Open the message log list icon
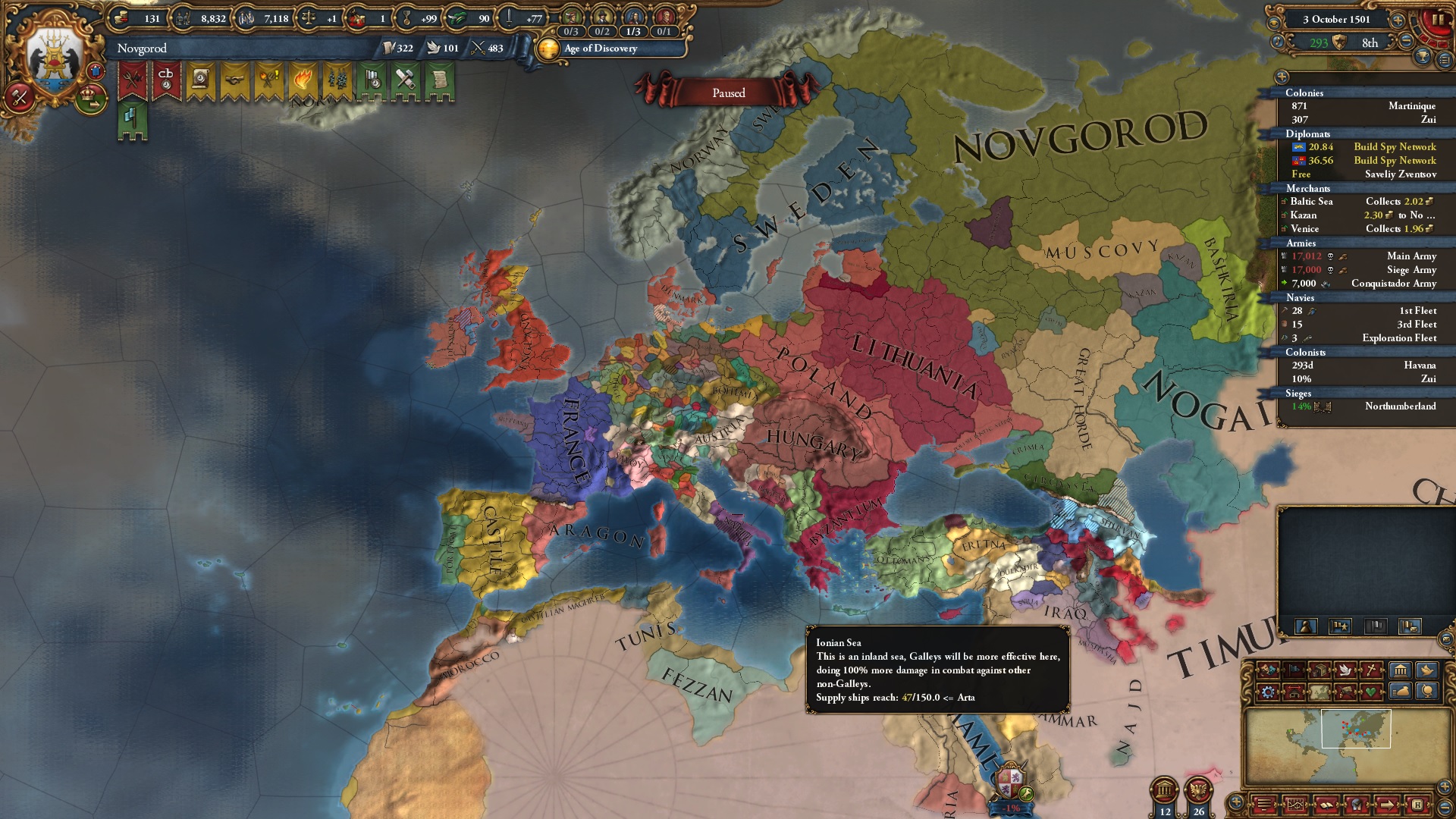 pos(1264,804)
